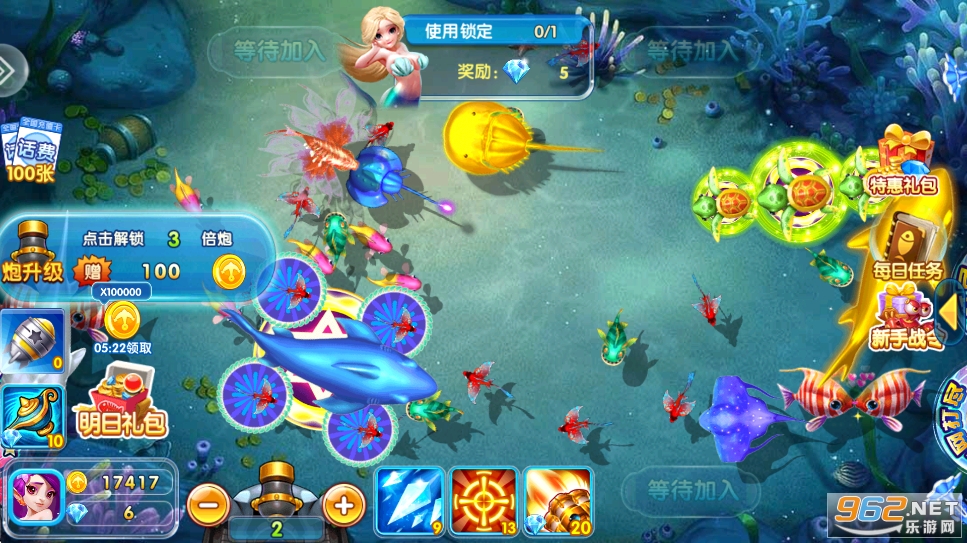Activate the rapid-fire cannon skill

coord(555,498)
